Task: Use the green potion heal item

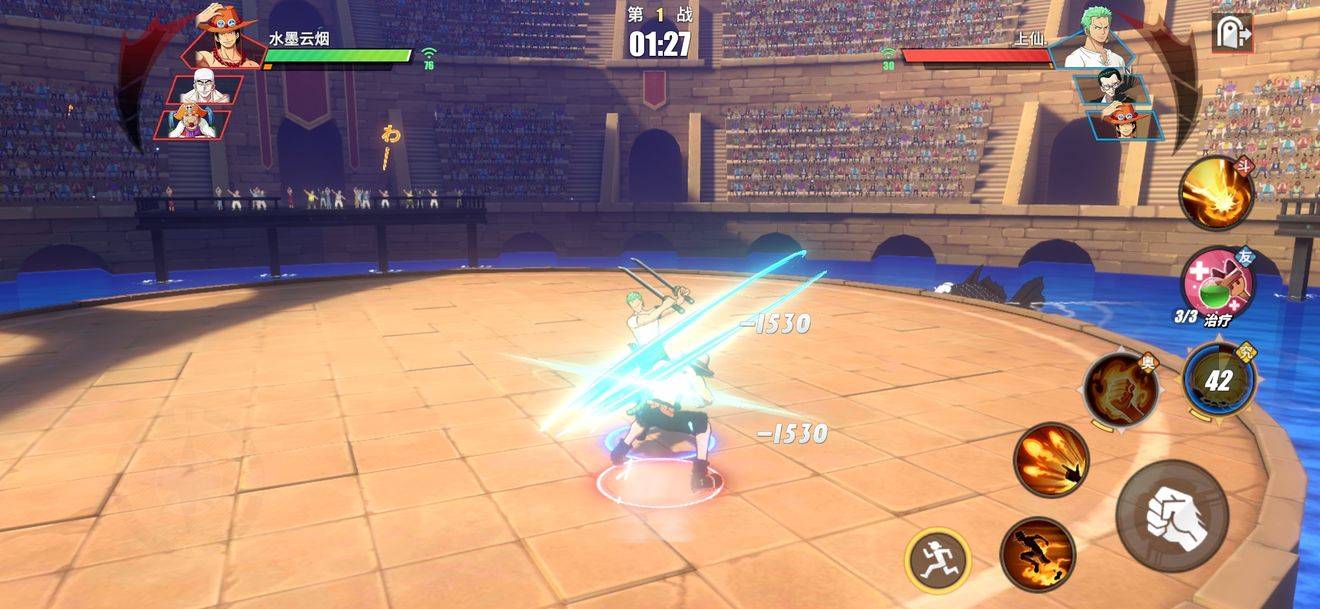Action: pos(1215,284)
